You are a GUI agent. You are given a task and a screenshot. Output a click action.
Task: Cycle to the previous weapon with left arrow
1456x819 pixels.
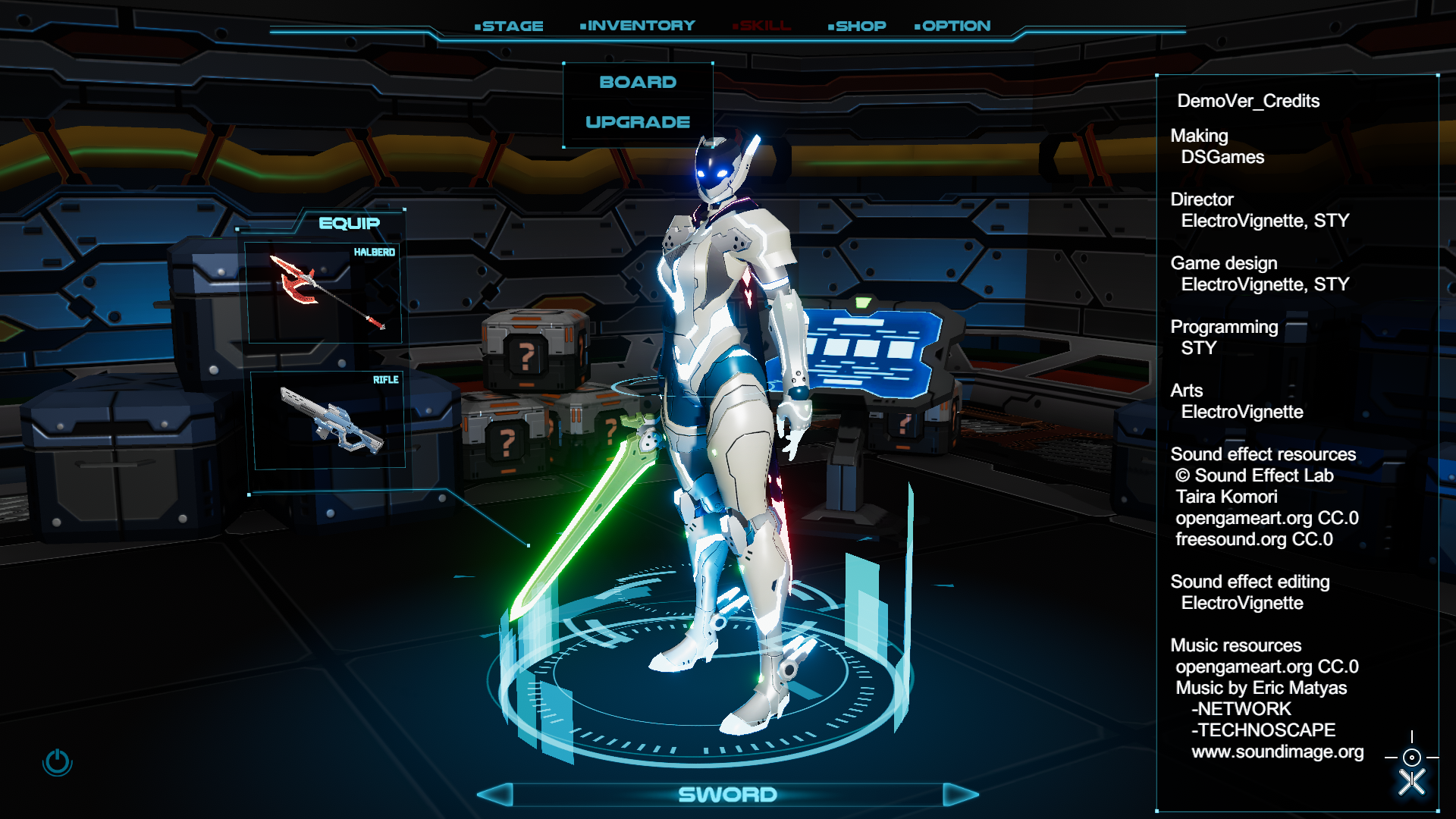(495, 795)
